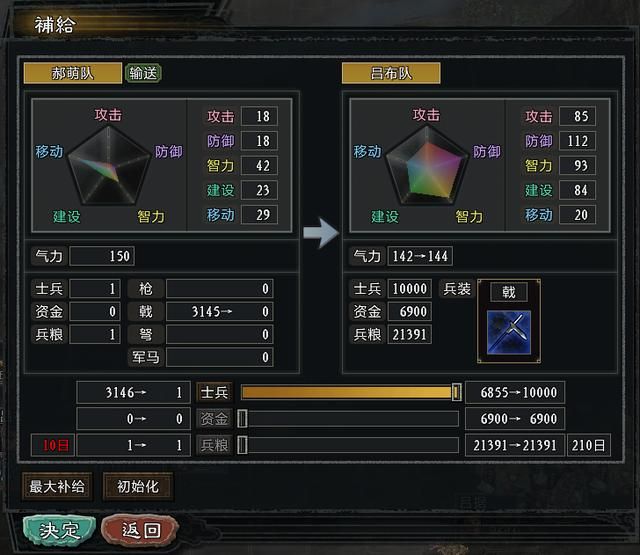Adjust the 资金 gold slider
Screen dimensions: 640x555
point(243,418)
